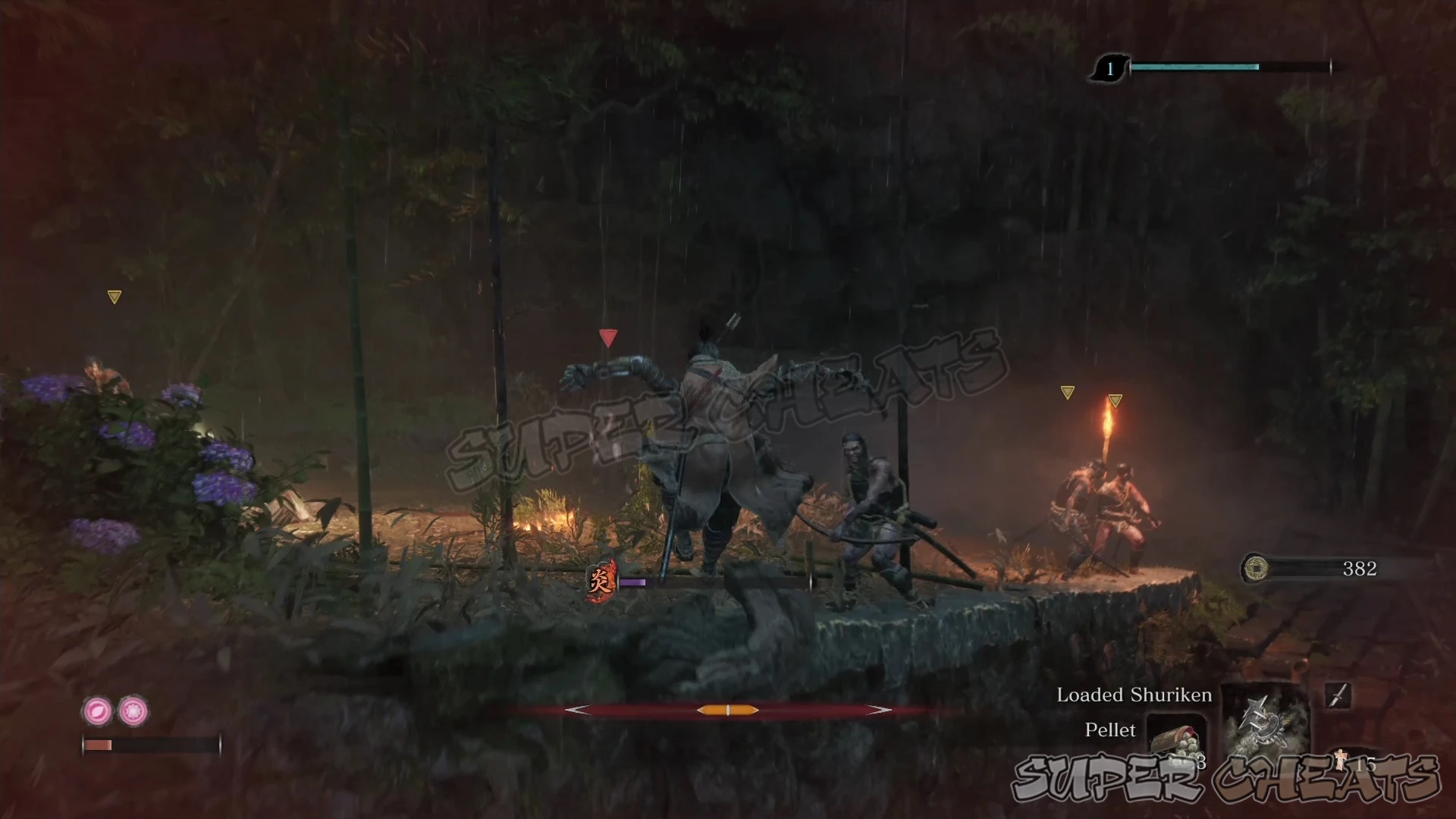Expand the right arrow of the posture gauge

(880, 710)
